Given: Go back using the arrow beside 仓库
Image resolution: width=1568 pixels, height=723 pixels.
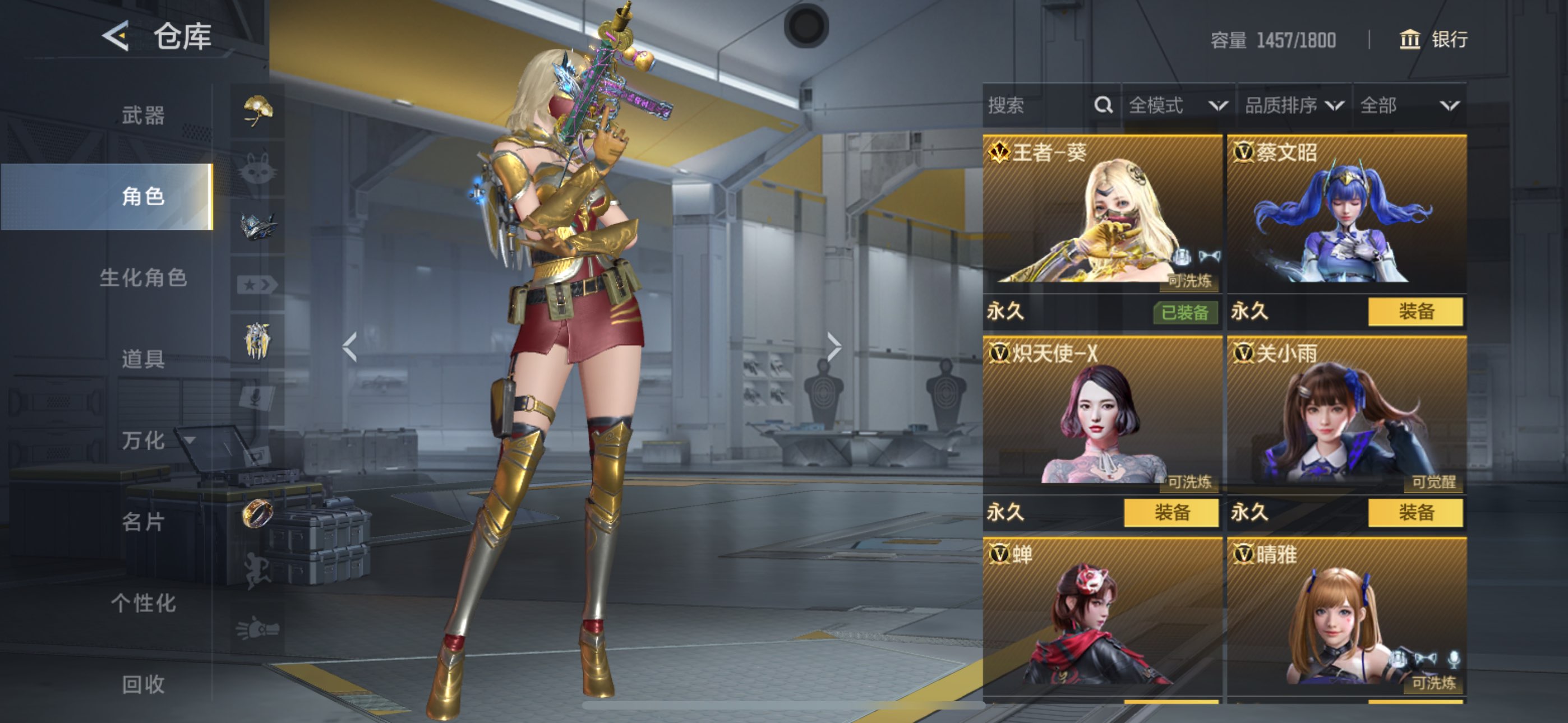Looking at the screenshot, I should click(116, 36).
